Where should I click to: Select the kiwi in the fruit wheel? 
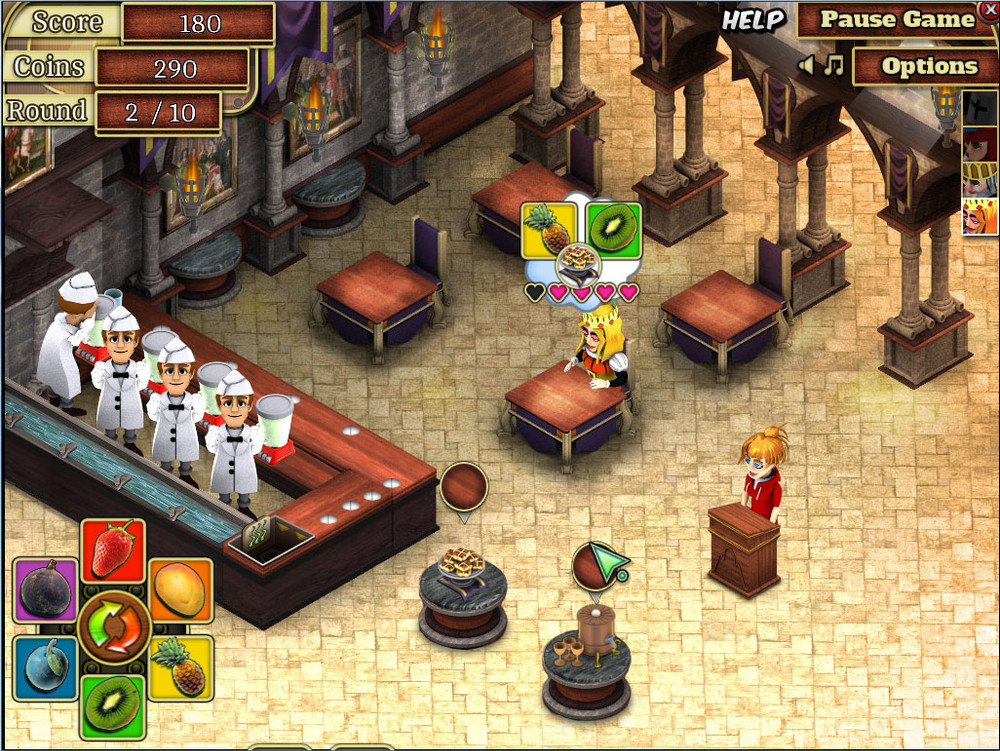[112, 704]
